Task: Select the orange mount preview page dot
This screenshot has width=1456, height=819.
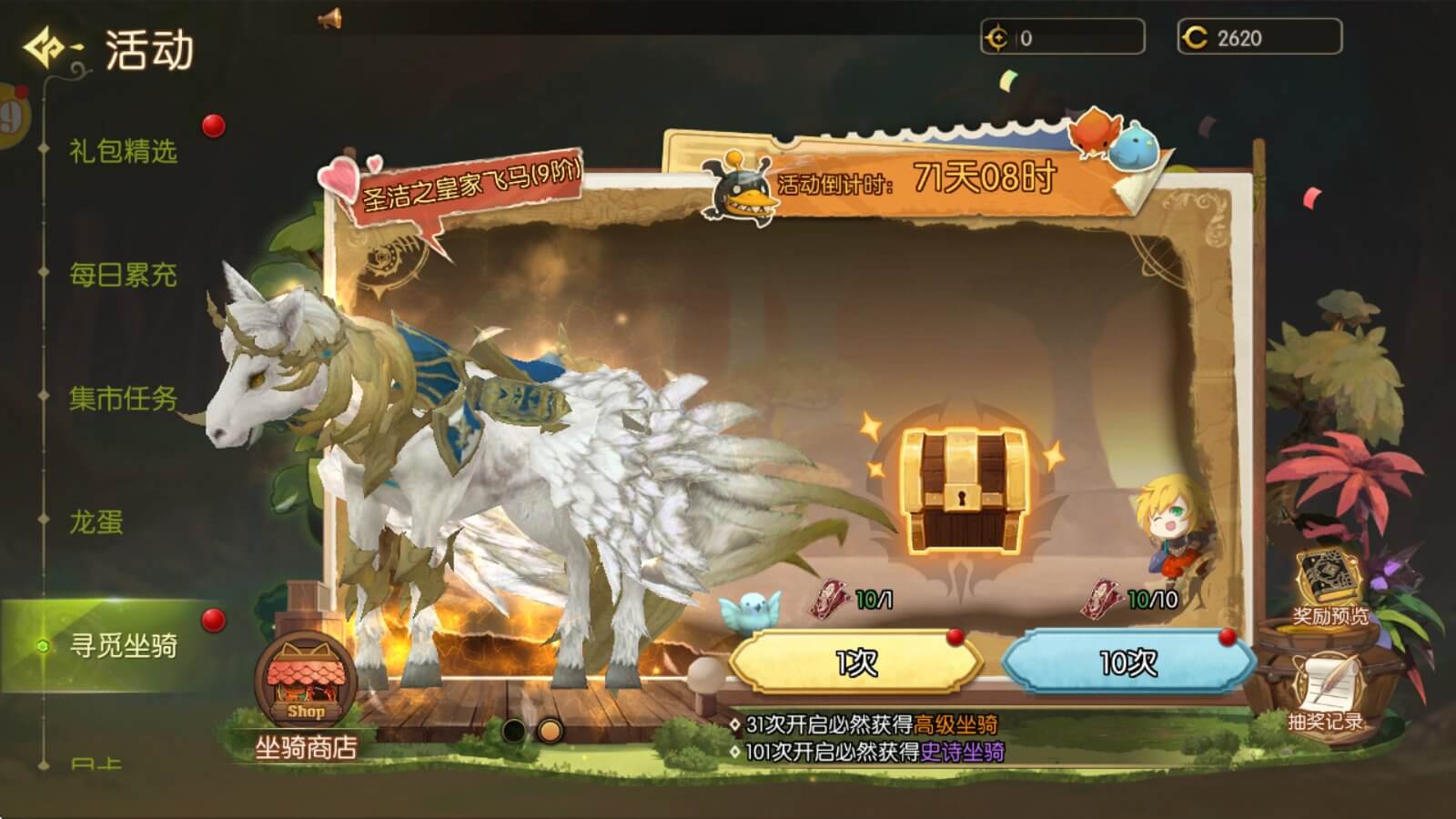Action: [x=550, y=731]
